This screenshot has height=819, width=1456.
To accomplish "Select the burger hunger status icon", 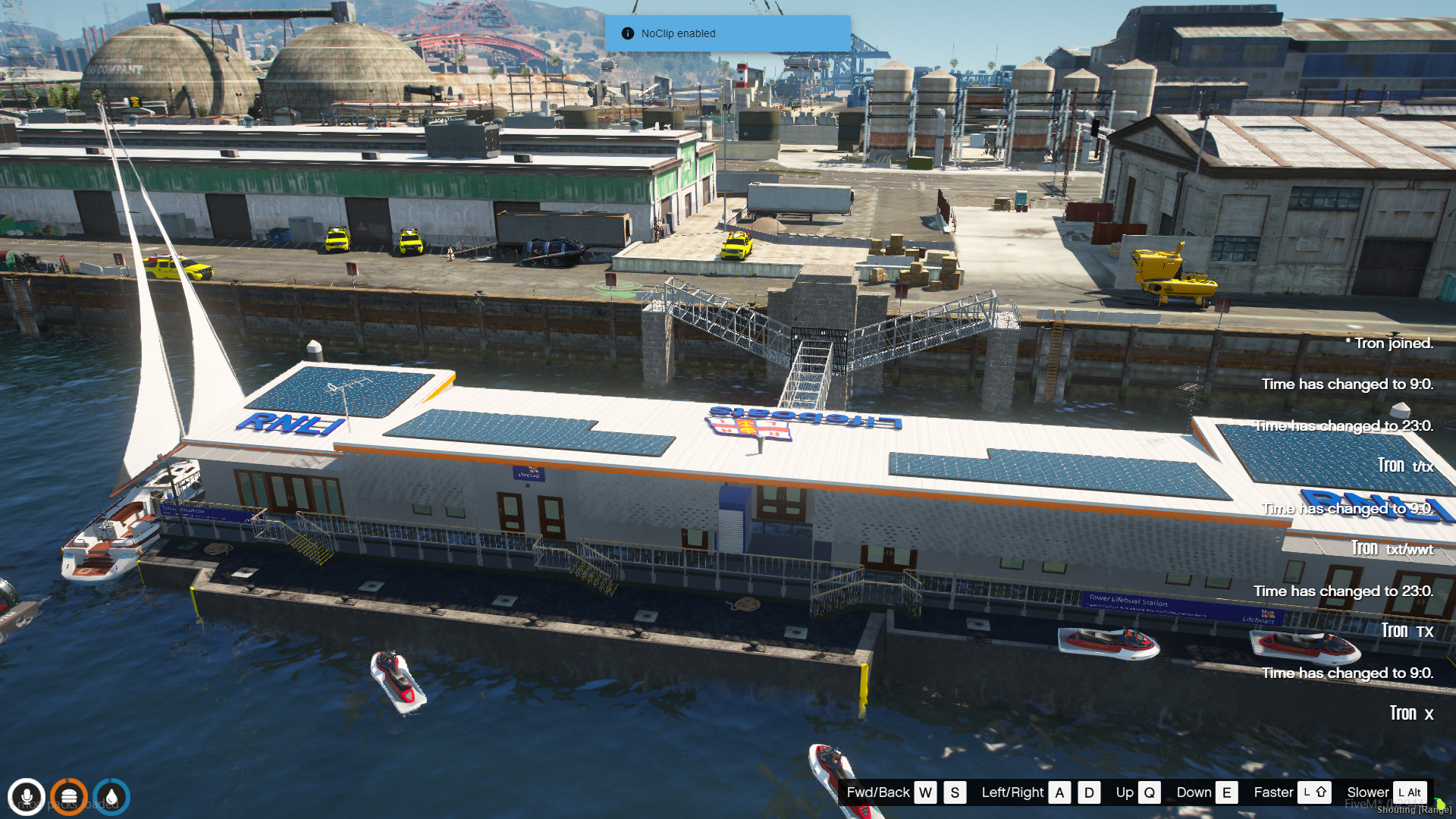I will tap(69, 797).
